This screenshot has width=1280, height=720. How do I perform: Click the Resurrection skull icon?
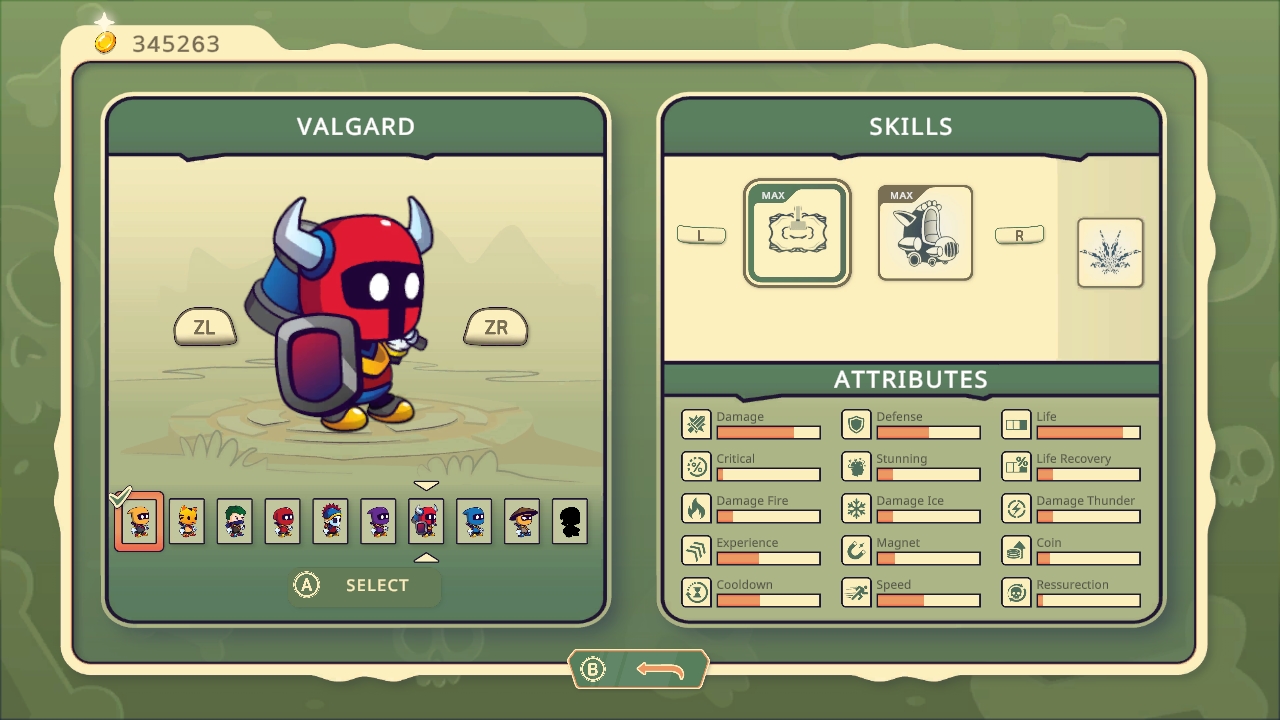pos(1016,592)
